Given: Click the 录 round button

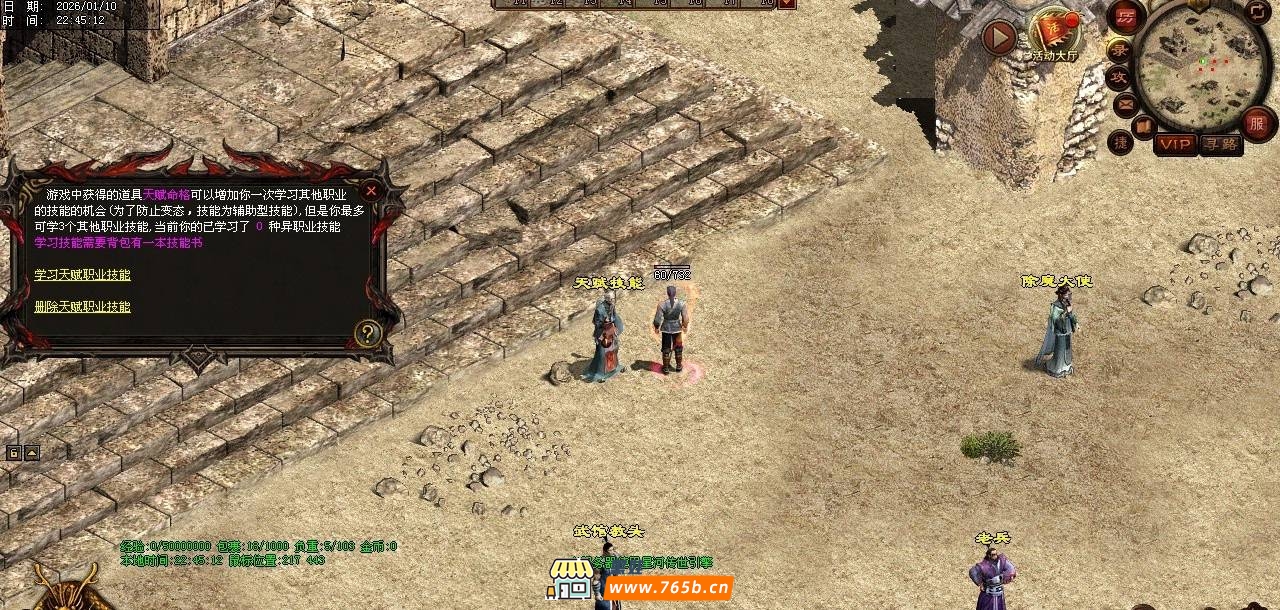Looking at the screenshot, I should [1119, 50].
